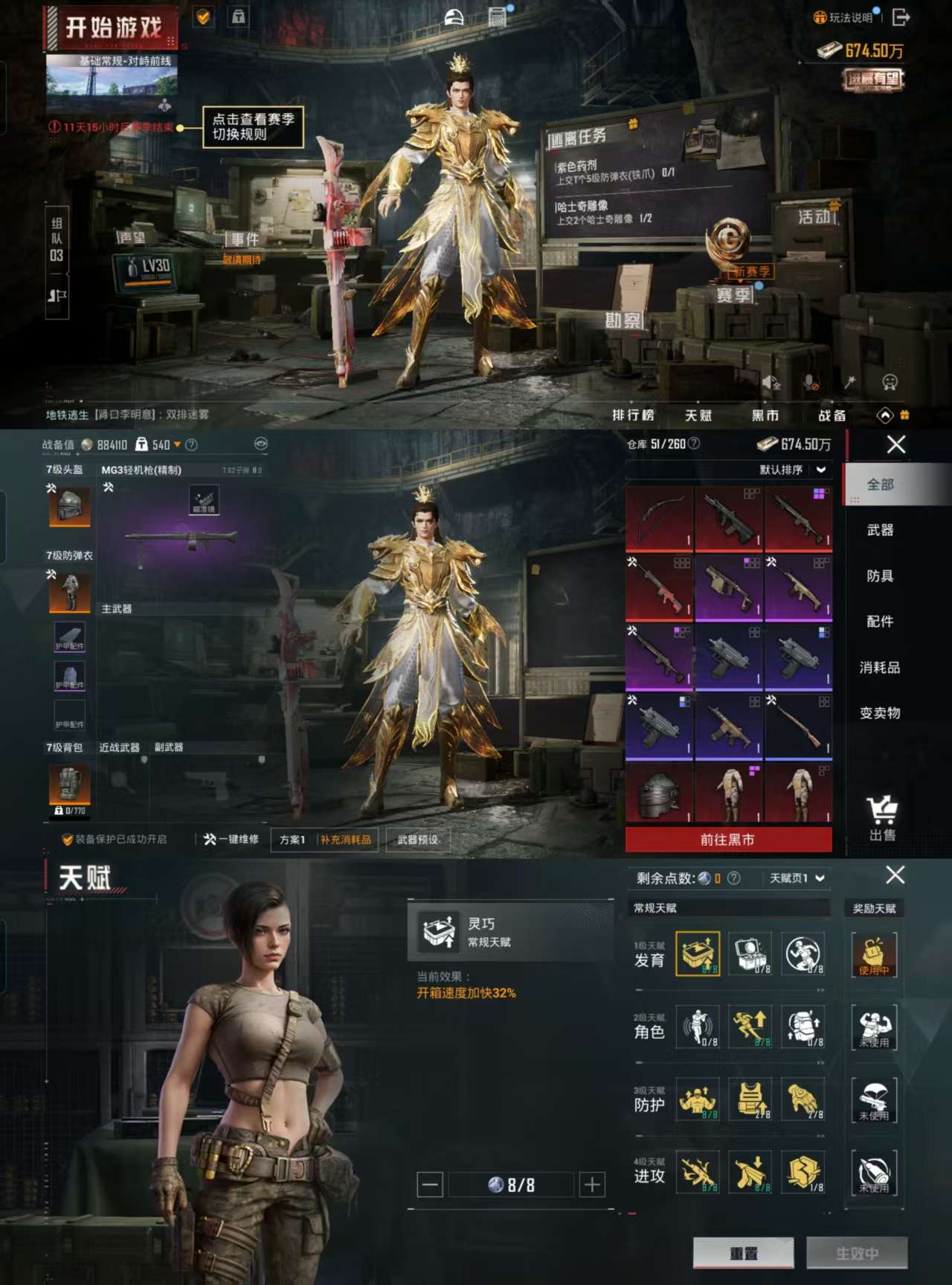Click the 出售 sell cart button

tap(882, 818)
